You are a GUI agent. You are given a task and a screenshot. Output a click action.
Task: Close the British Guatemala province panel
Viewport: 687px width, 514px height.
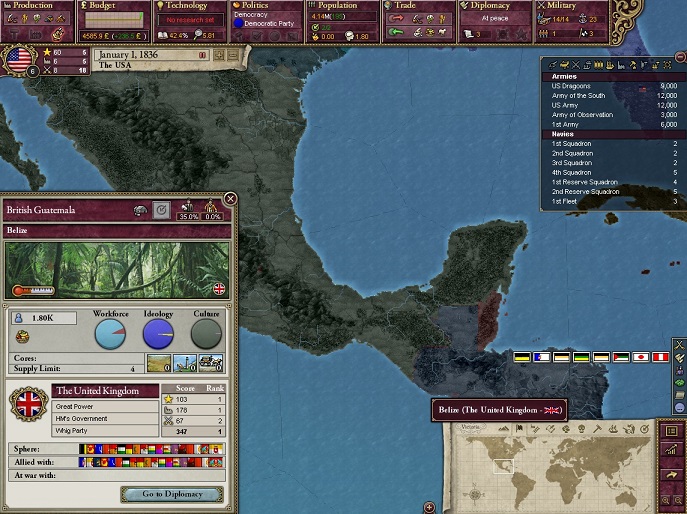(231, 199)
